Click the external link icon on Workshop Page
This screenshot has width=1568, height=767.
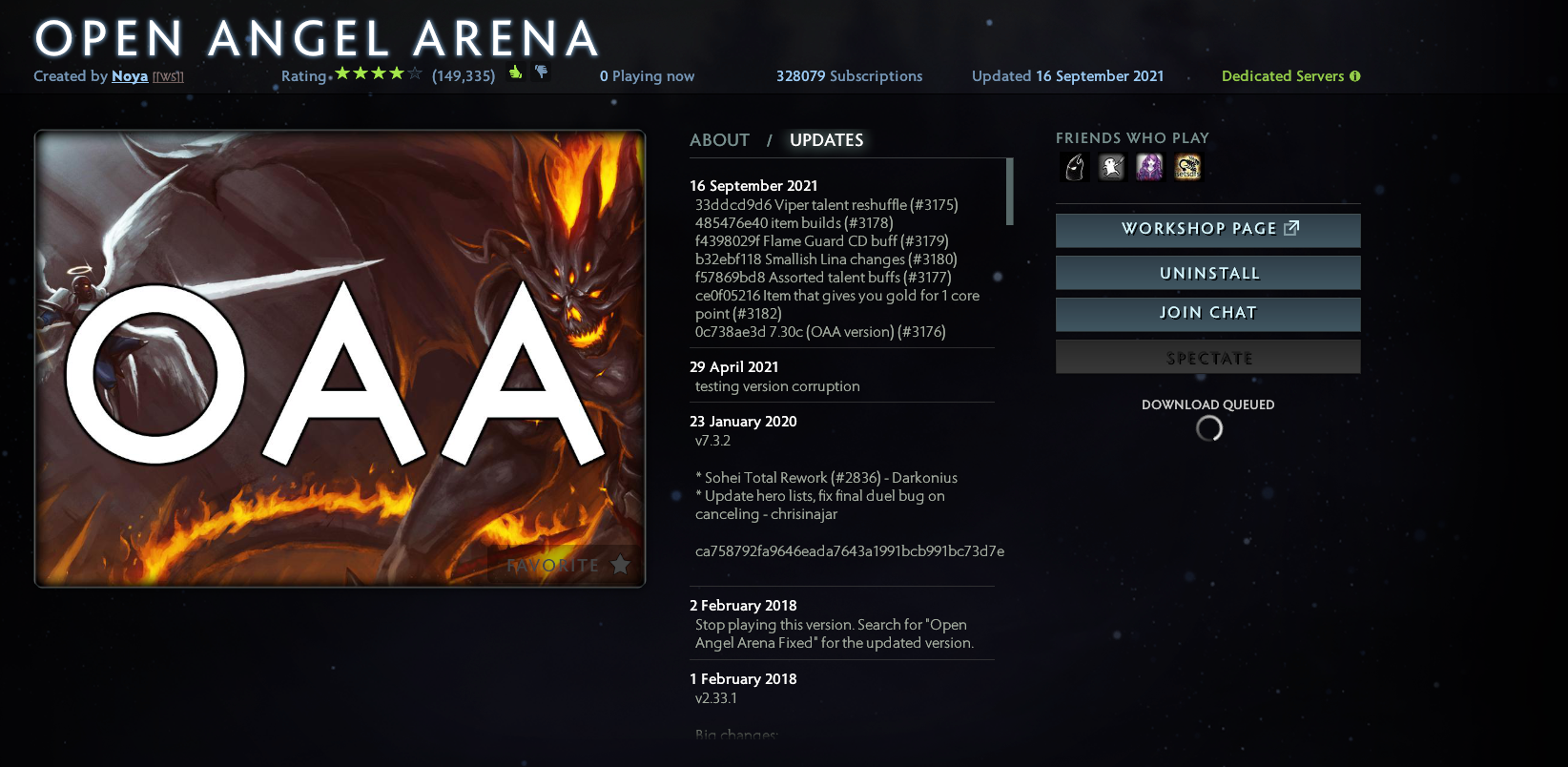coord(1292,228)
